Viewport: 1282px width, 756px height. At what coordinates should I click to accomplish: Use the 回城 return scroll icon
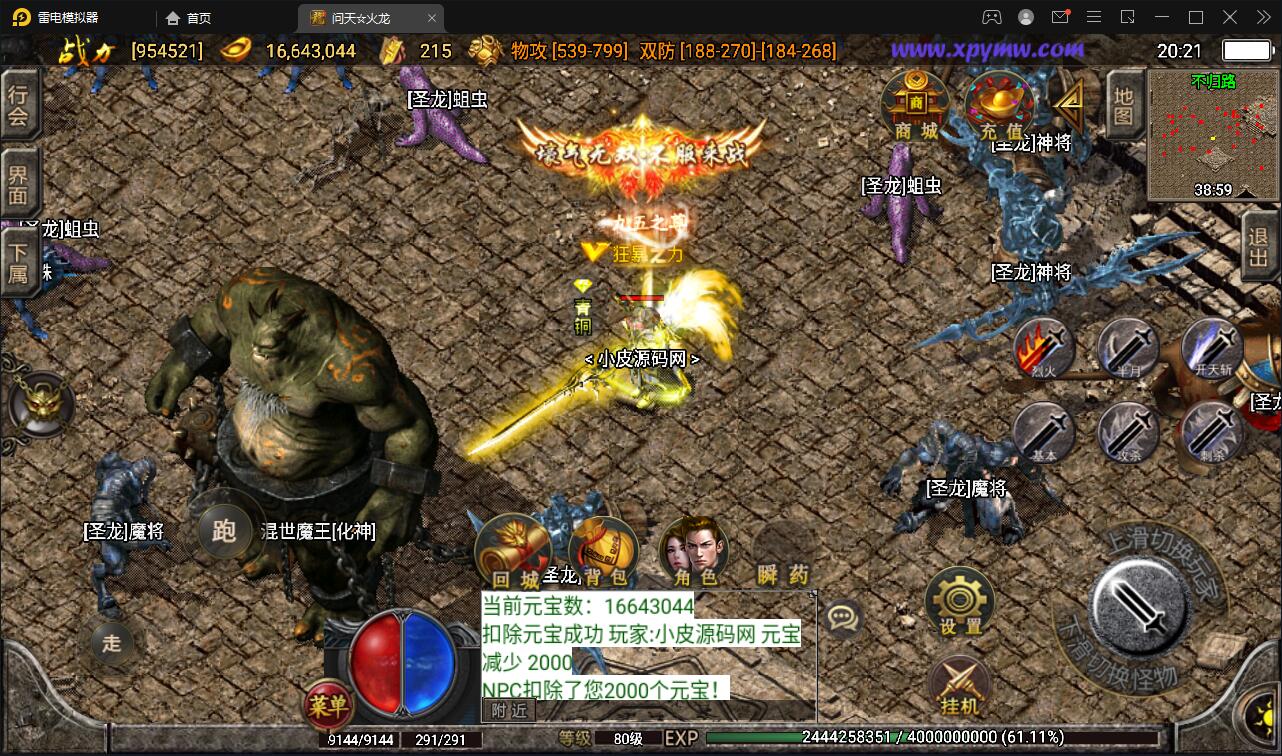click(512, 545)
